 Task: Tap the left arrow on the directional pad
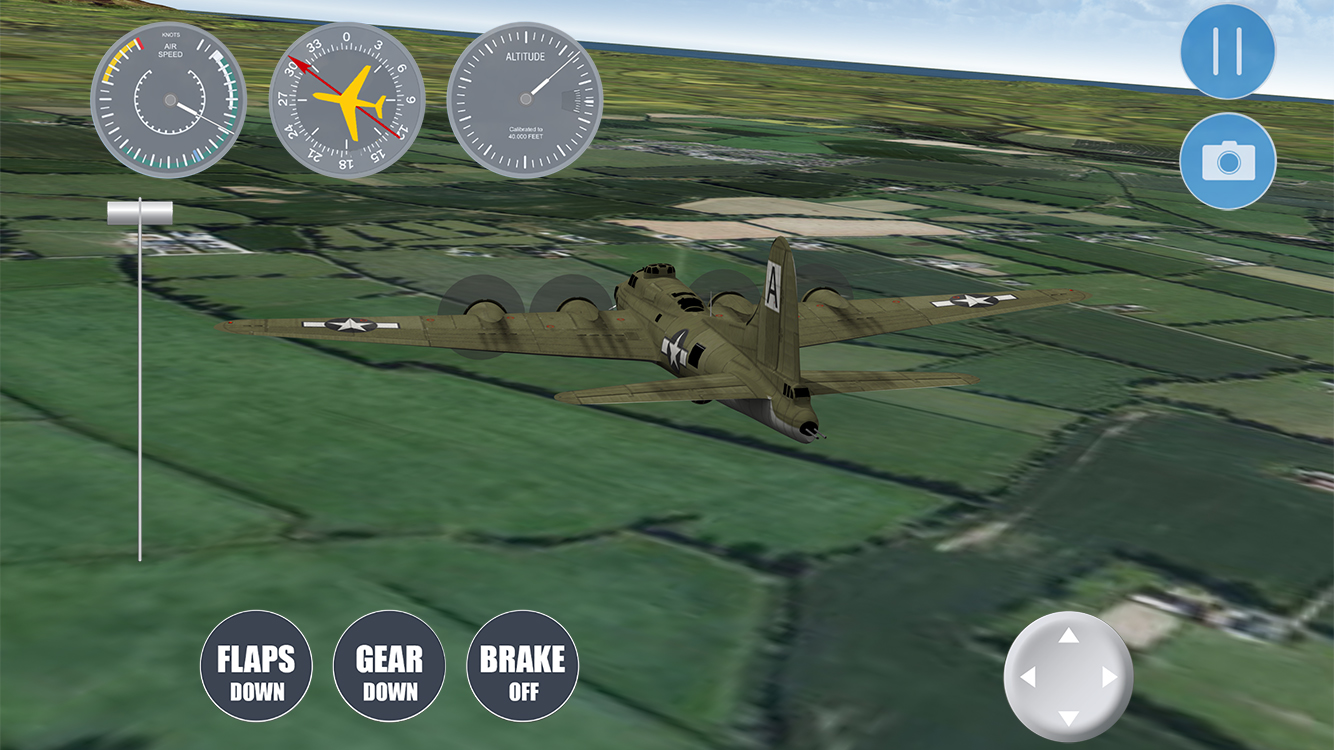1028,677
